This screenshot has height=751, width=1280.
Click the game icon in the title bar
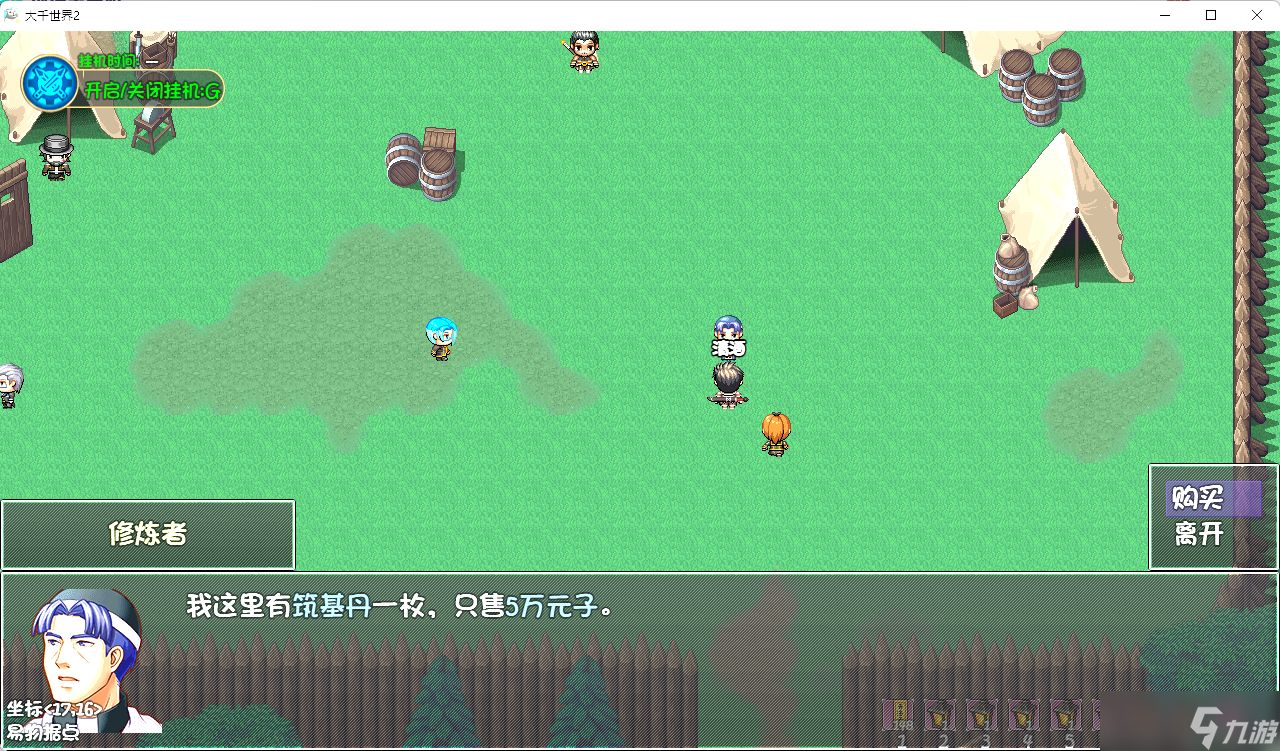(11, 15)
